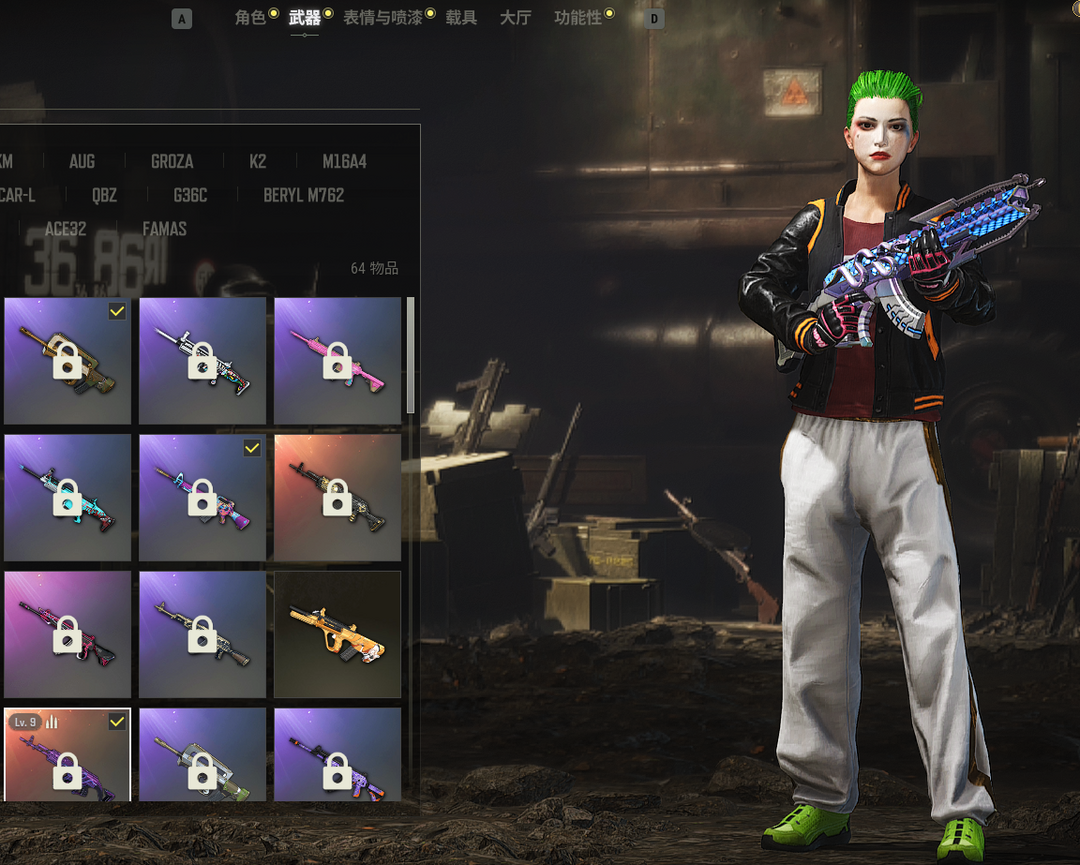Select the ACE32 weapon filter
This screenshot has width=1080, height=865.
[x=66, y=230]
